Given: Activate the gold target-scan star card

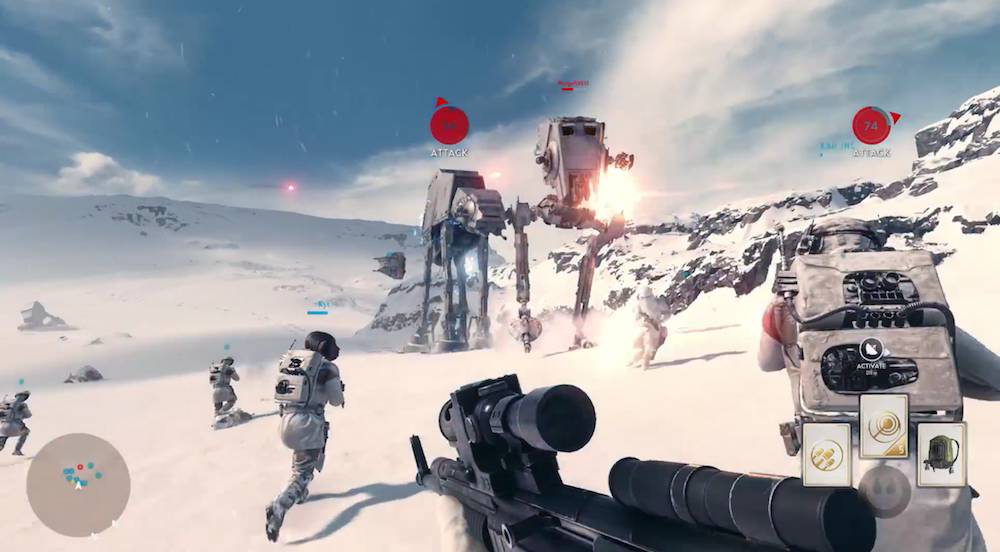Looking at the screenshot, I should coord(883,427).
